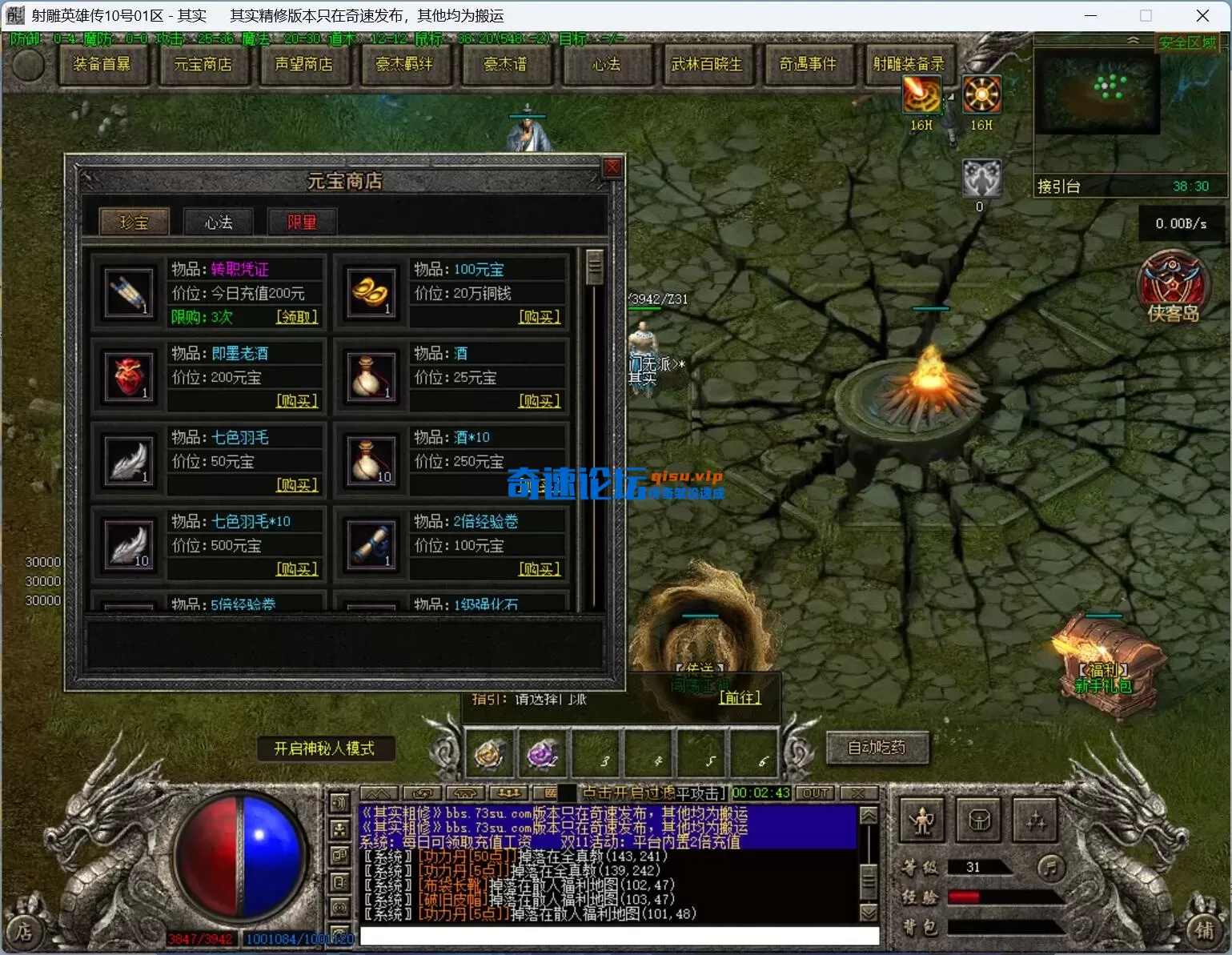Buy the 2倍经验卷 scroll

(x=540, y=569)
